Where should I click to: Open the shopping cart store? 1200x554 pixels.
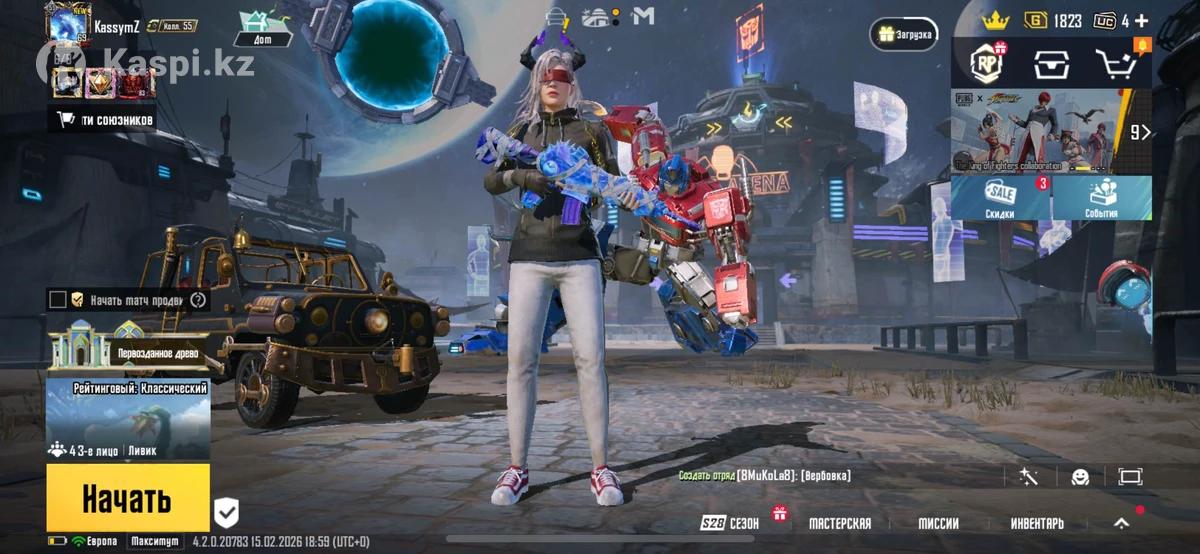click(1115, 64)
